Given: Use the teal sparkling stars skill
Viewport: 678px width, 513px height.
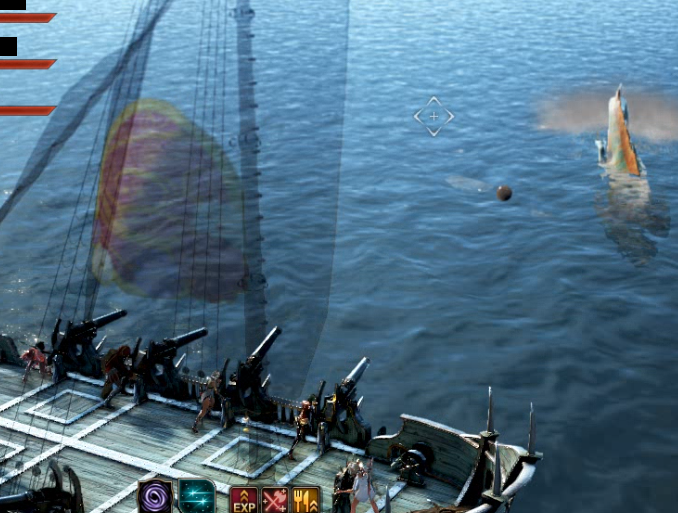Looking at the screenshot, I should (196, 496).
